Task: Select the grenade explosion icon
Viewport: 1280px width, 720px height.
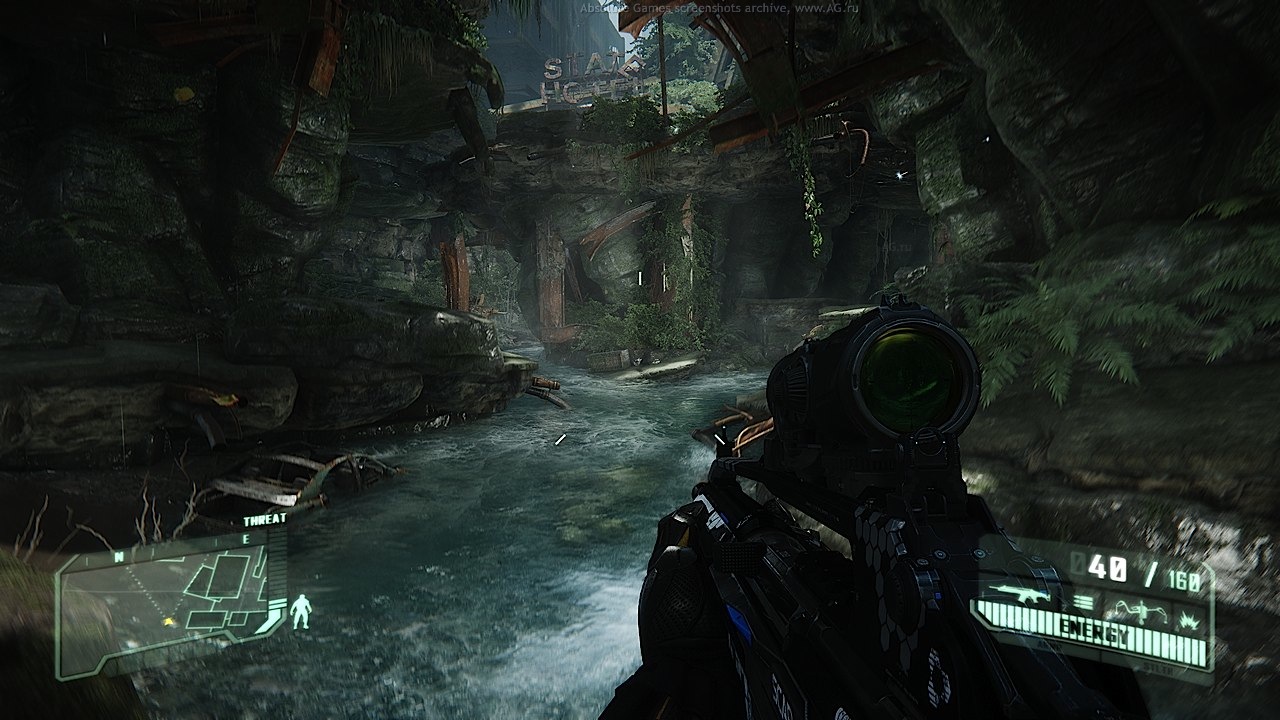Action: (x=1189, y=616)
